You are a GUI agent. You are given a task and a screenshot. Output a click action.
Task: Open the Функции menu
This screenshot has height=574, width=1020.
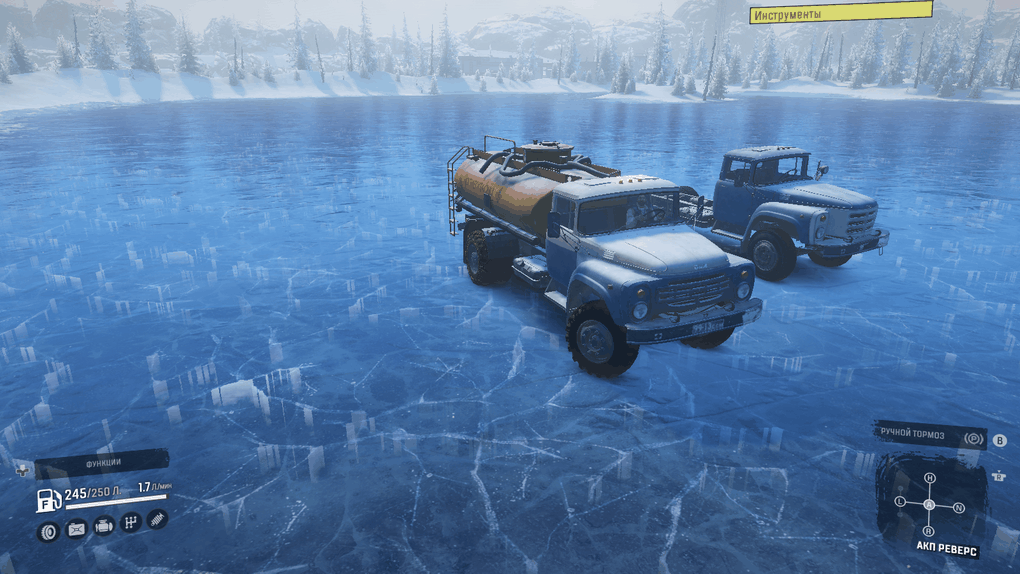click(102, 463)
